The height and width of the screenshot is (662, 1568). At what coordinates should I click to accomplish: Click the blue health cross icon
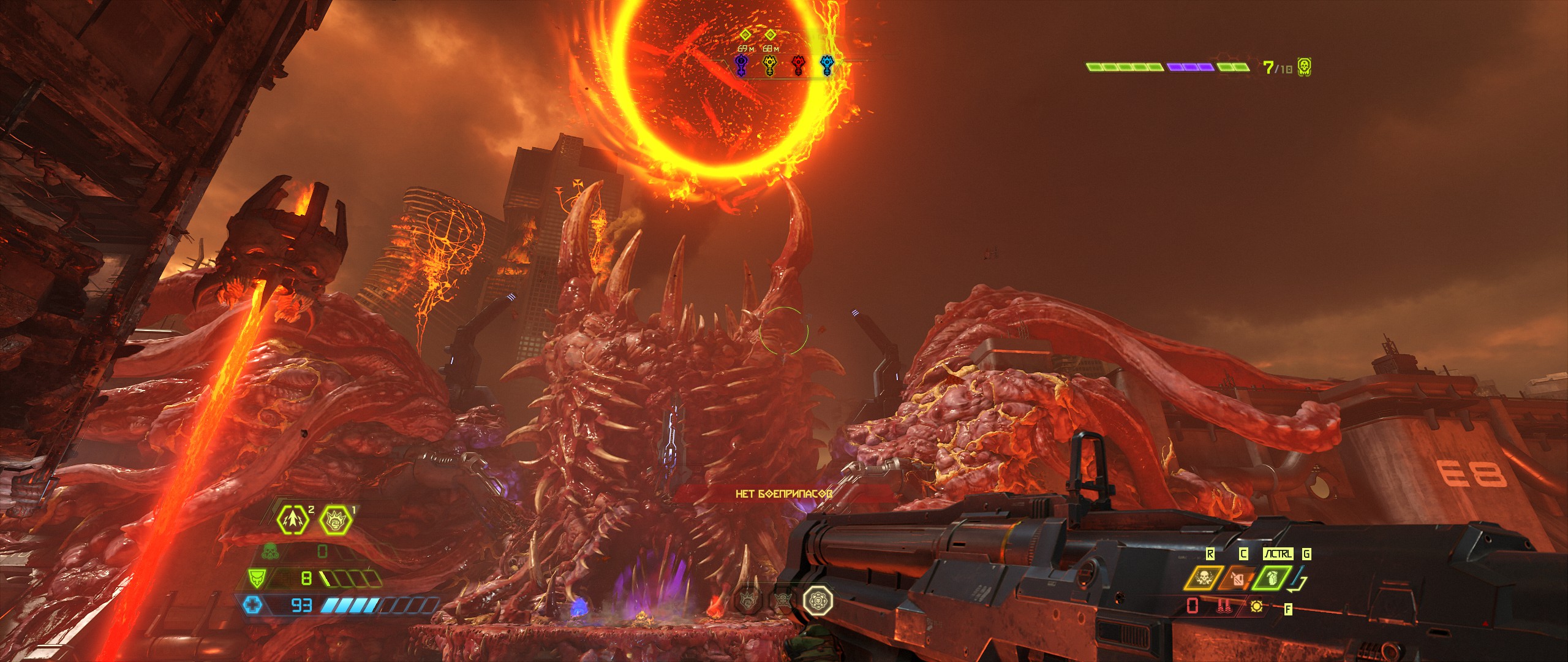[x=252, y=606]
